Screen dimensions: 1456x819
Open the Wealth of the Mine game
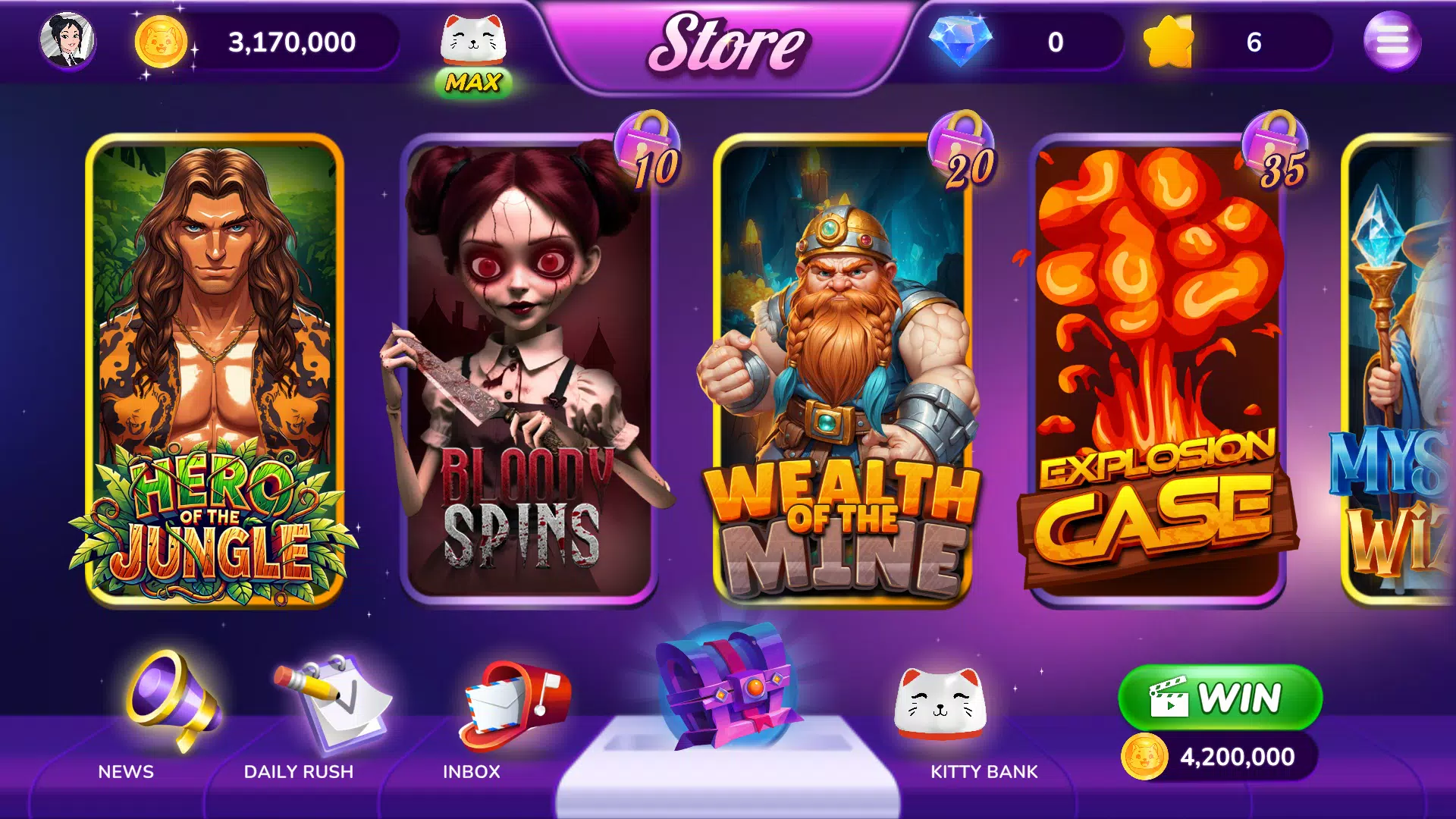842,372
